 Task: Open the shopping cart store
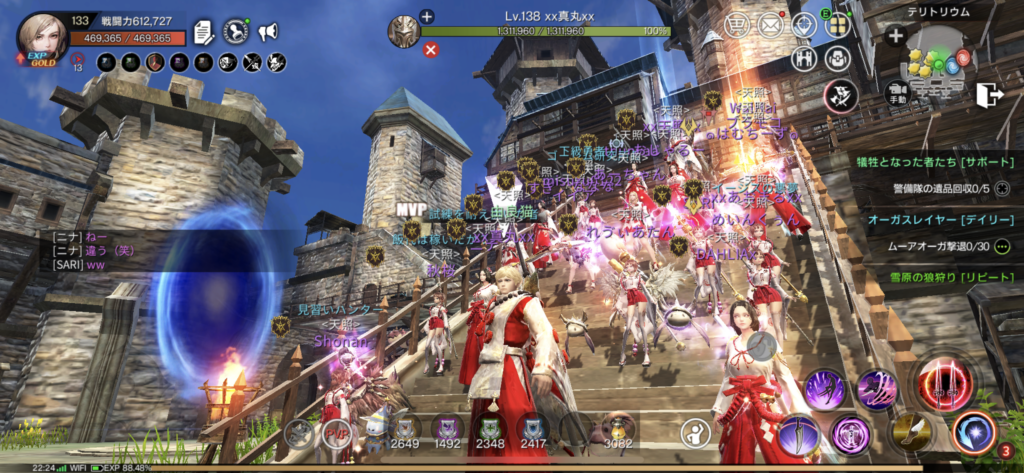[737, 25]
